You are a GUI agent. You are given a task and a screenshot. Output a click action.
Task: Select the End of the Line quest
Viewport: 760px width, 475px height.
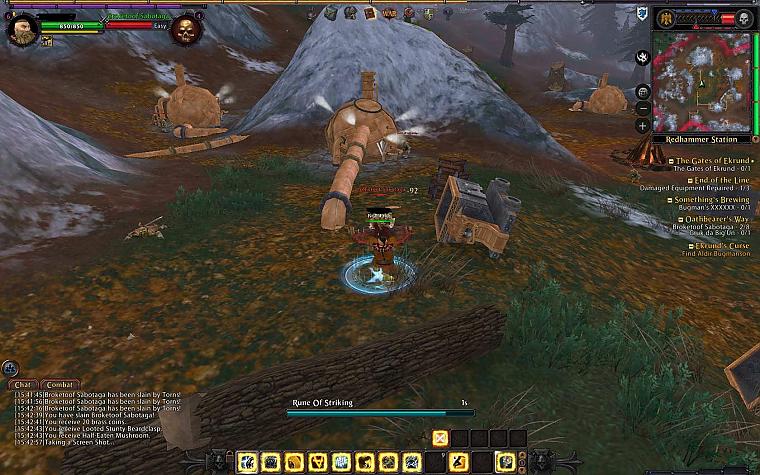[713, 180]
